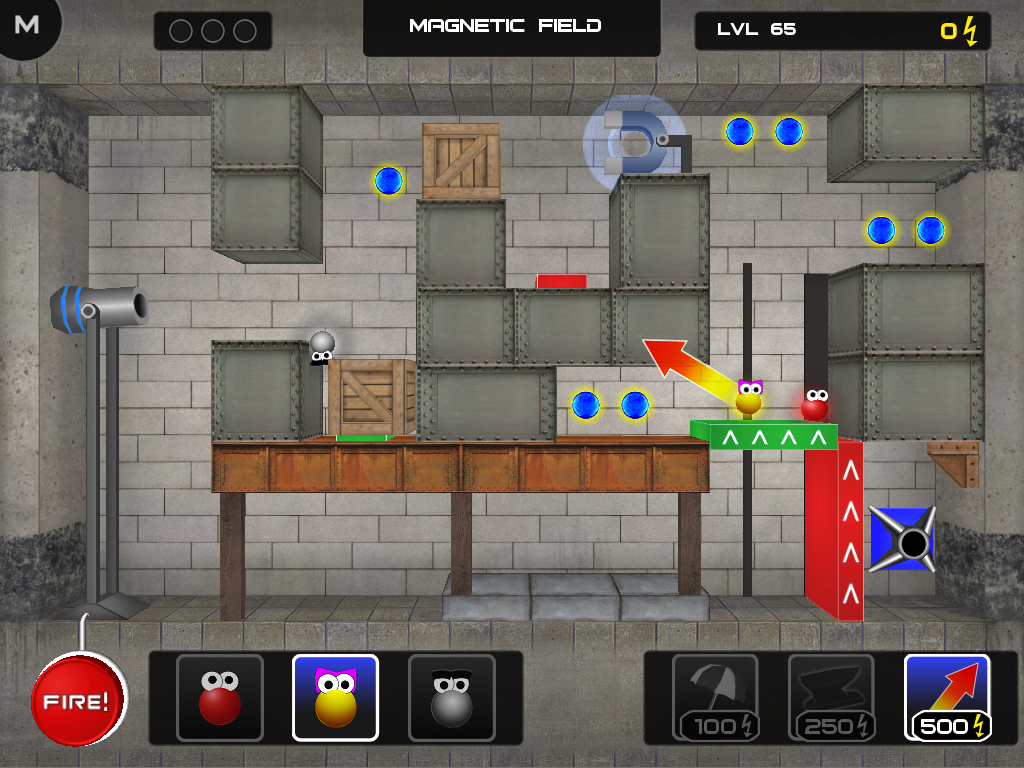
Task: Use the 250 energy power-up
Action: 831,698
